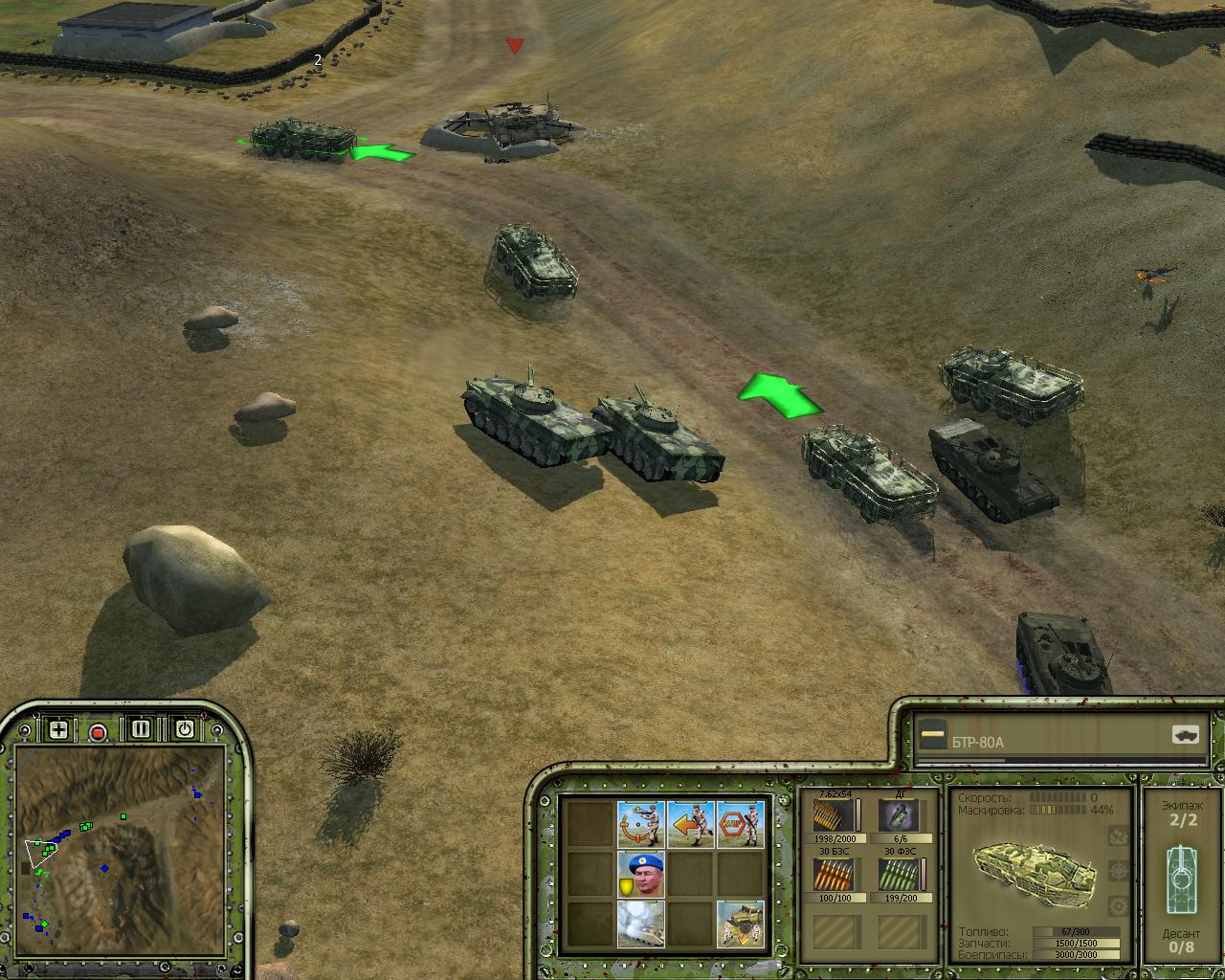Select the 7.62x54 machine gun ammo

pyautogui.click(x=833, y=816)
